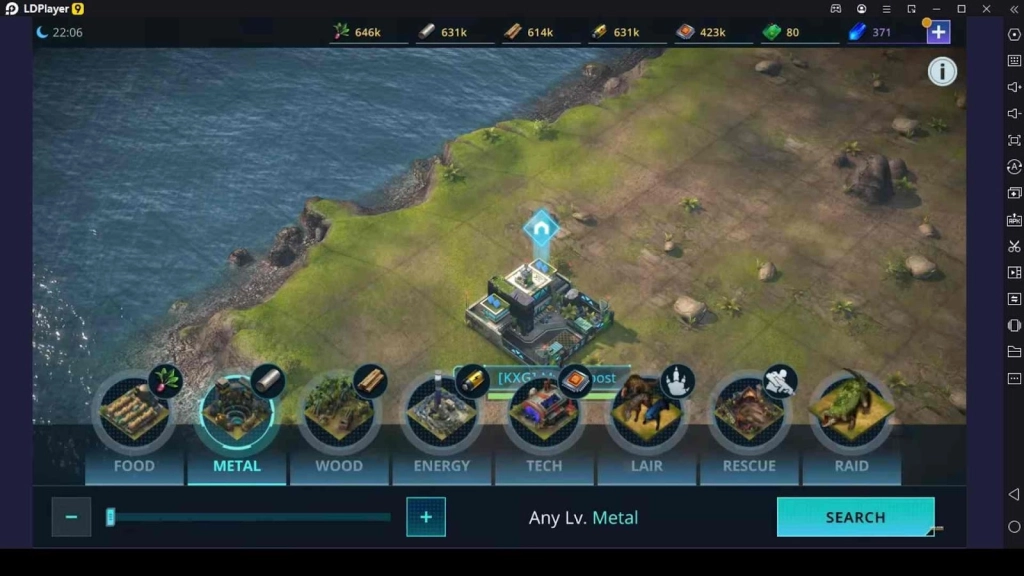This screenshot has height=576, width=1024.
Task: Add currency with the purple plus button
Action: coord(938,32)
